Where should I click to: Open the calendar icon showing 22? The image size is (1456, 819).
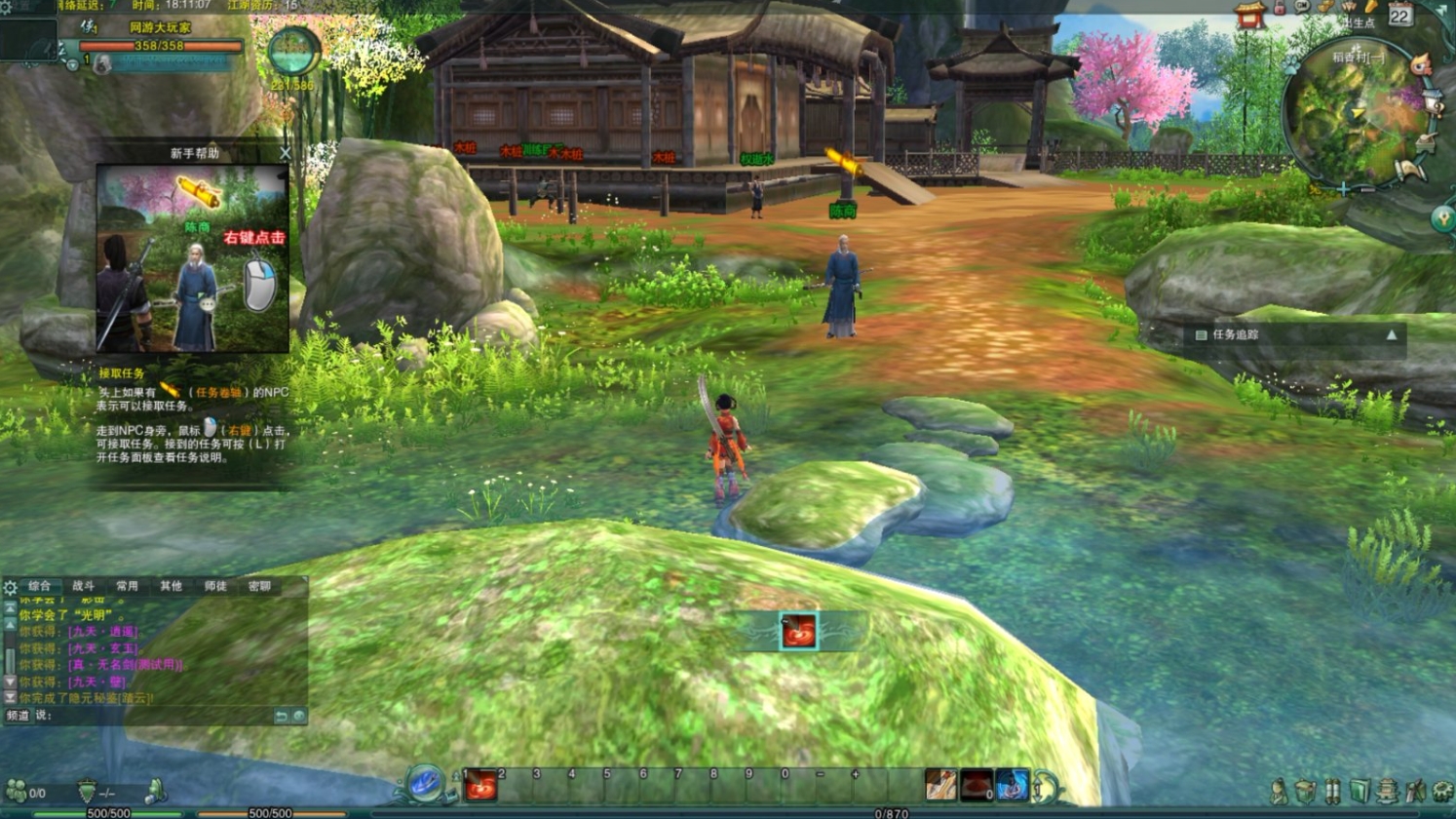1399,16
